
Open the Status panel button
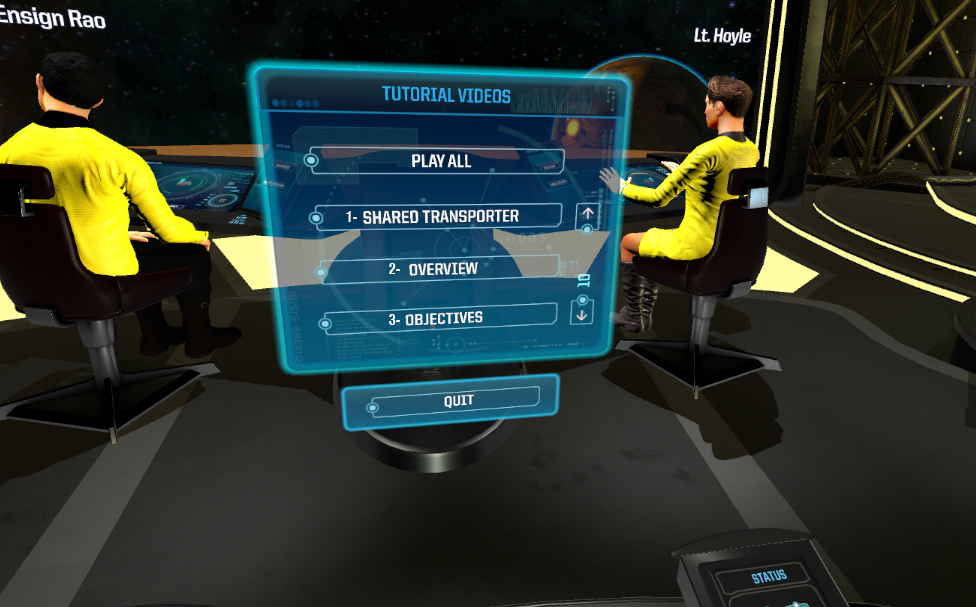coord(769,576)
